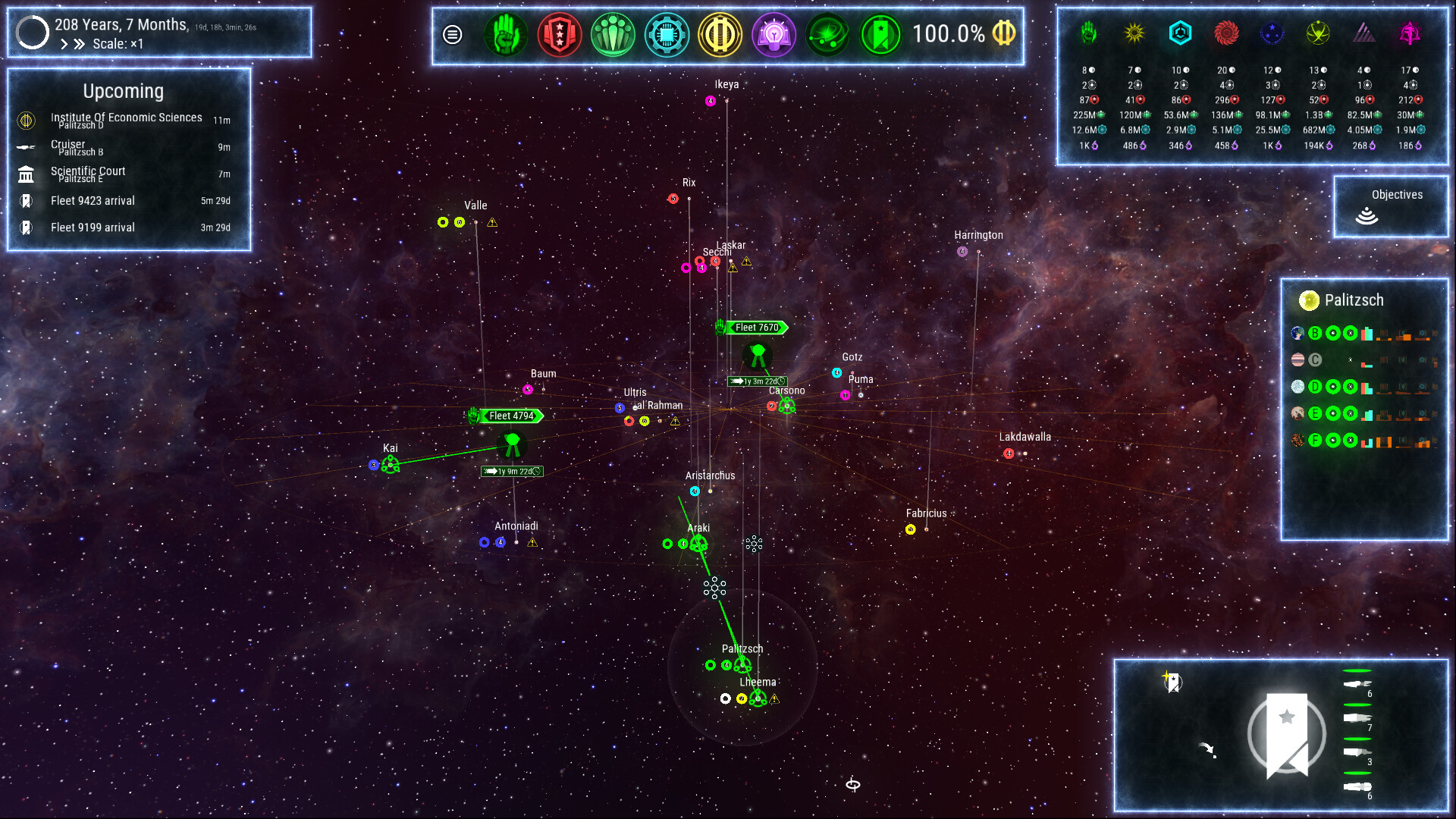Click the fast-forward game speed arrows

tap(79, 44)
